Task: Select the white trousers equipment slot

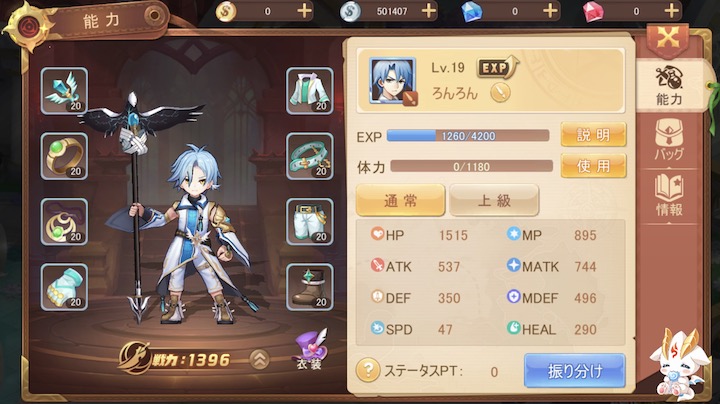Action: [x=310, y=222]
